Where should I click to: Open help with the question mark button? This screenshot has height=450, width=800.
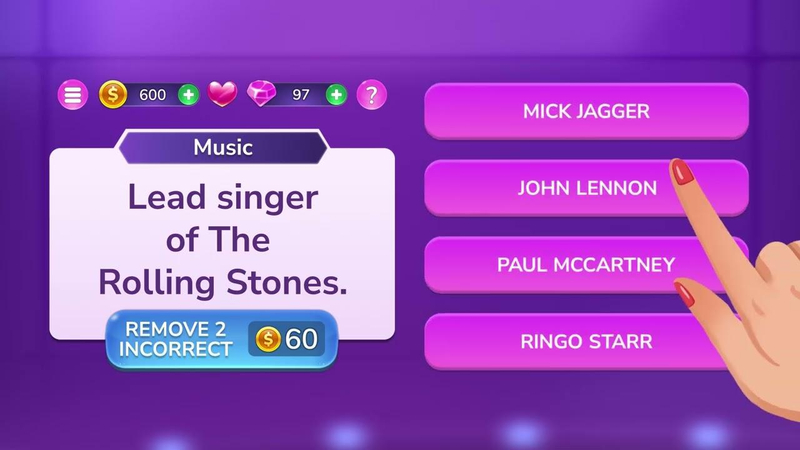(372, 95)
